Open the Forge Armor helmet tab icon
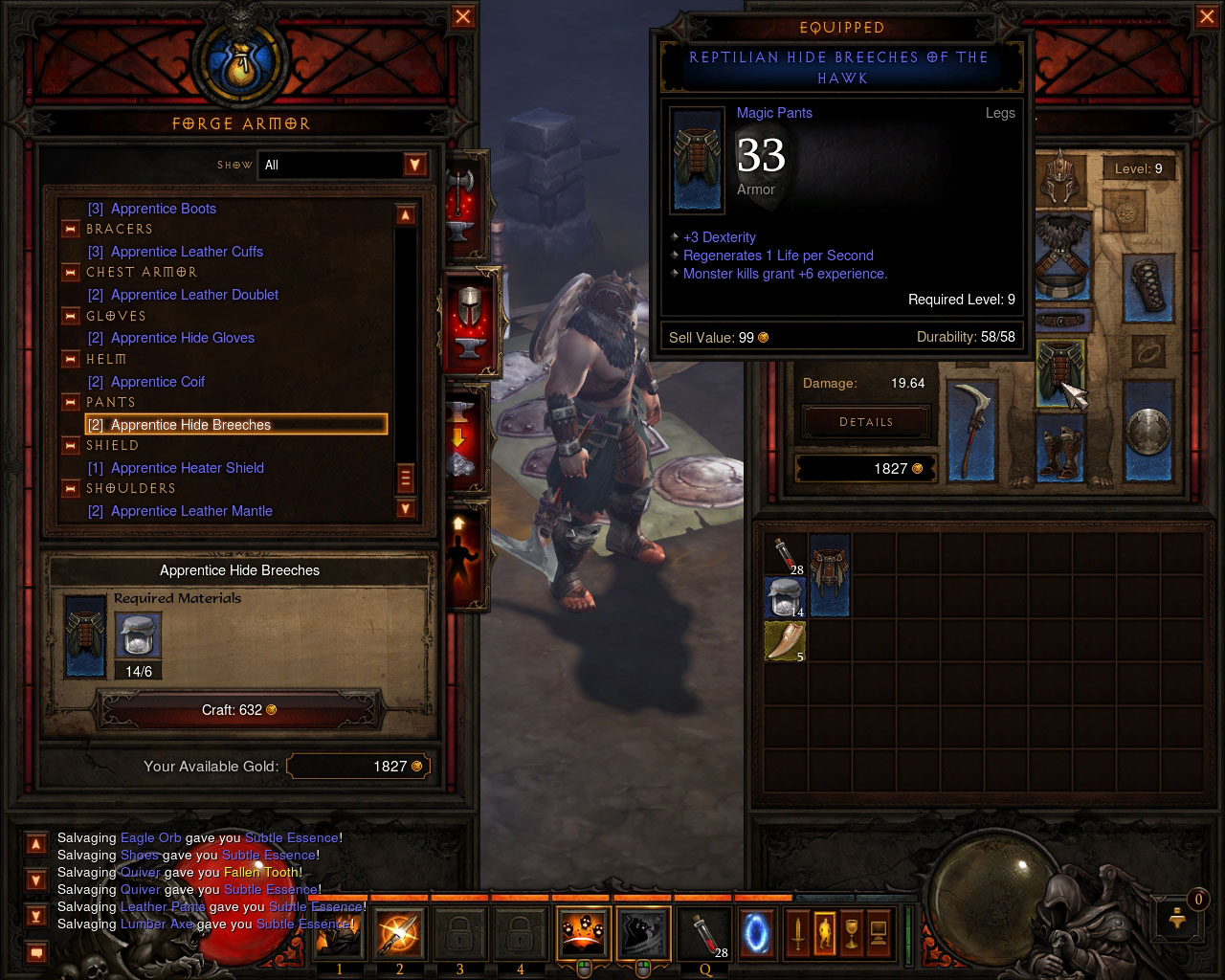 tap(468, 323)
